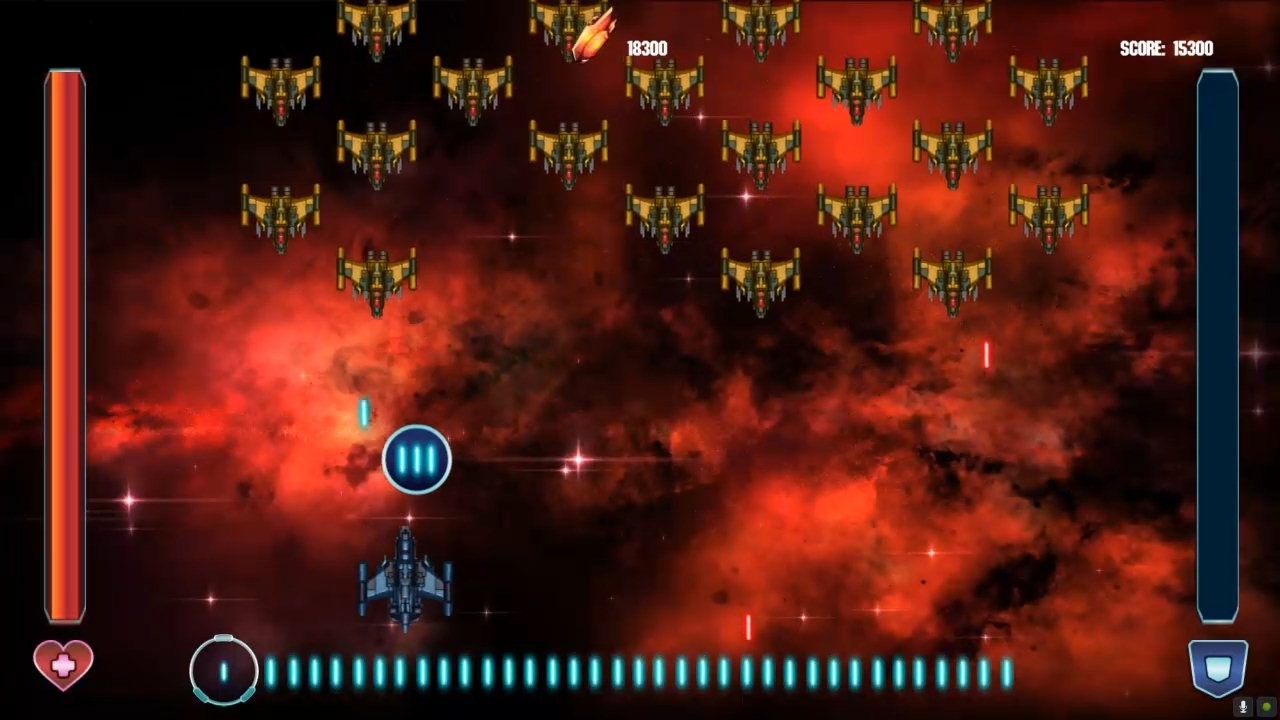1280x720 pixels.
Task: Click the player's blue spaceship
Action: (x=408, y=580)
